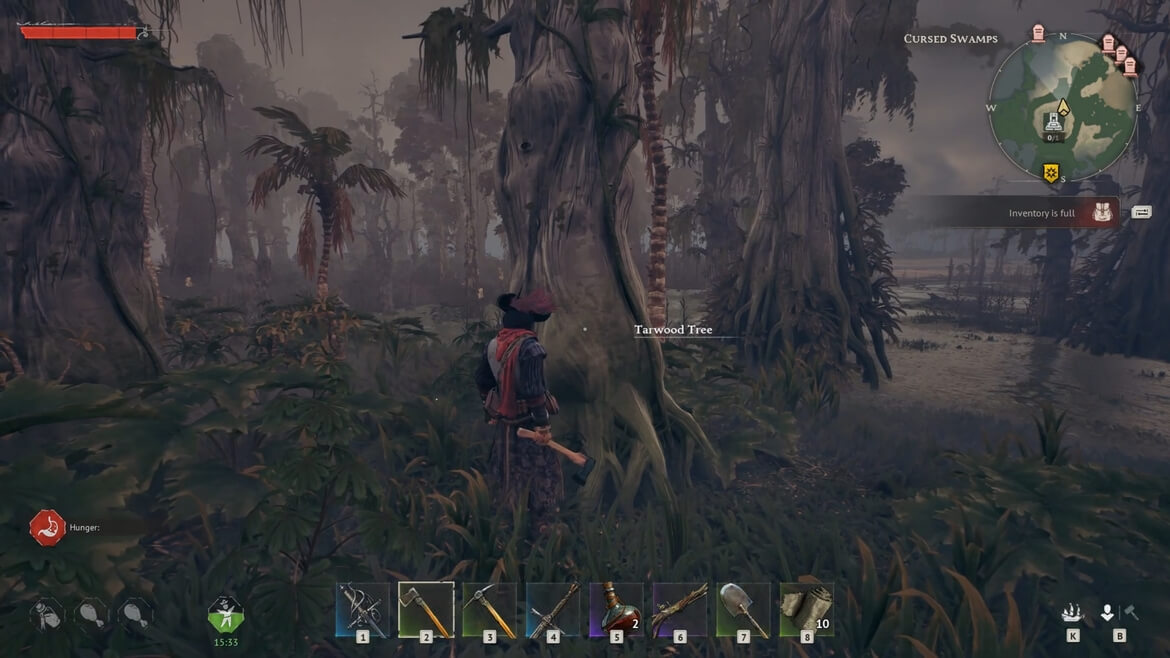Click the empty food slot with bottle icon
Image resolution: width=1170 pixels, height=658 pixels.
[x=47, y=613]
